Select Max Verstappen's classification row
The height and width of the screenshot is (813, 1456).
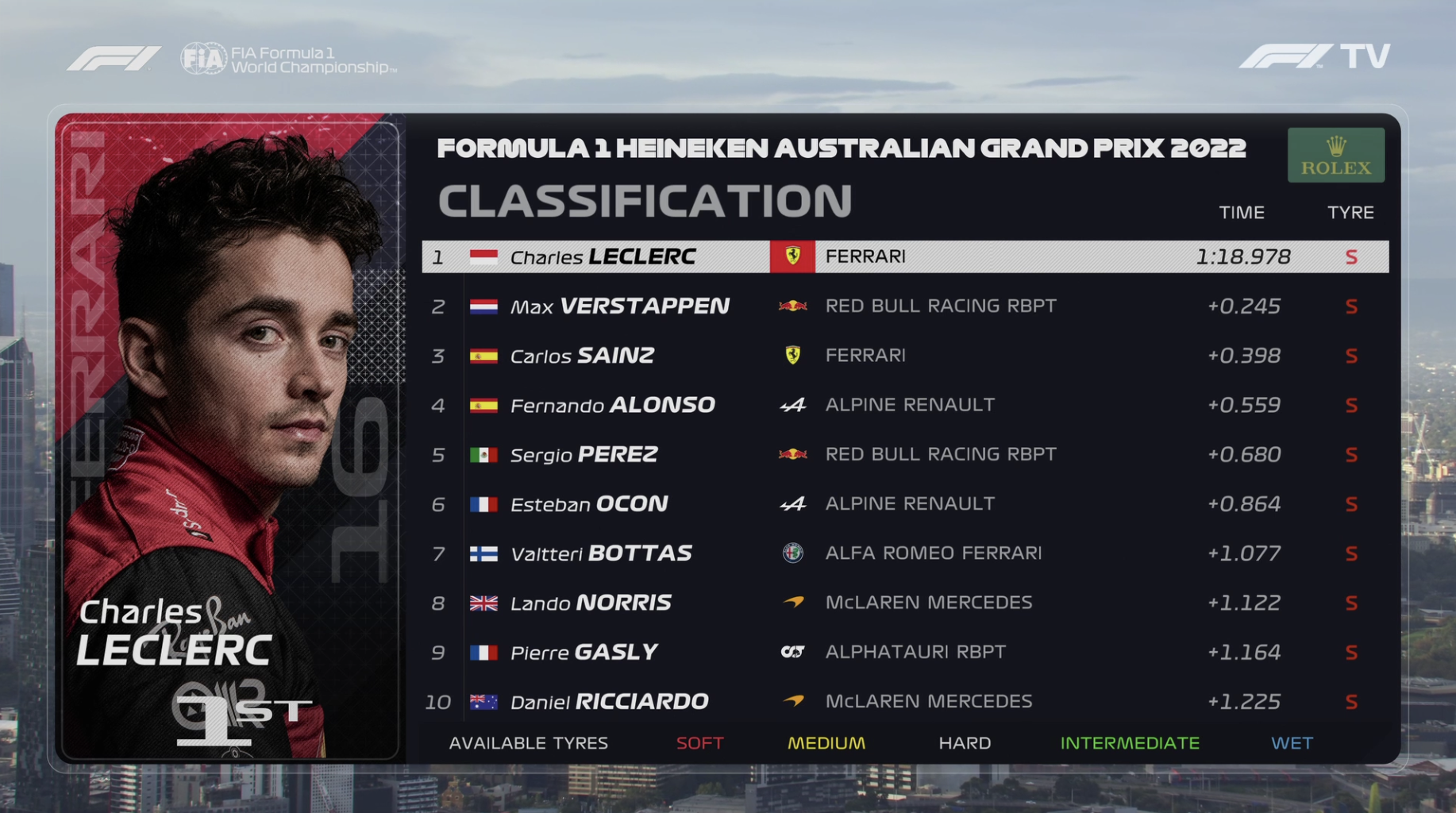905,306
